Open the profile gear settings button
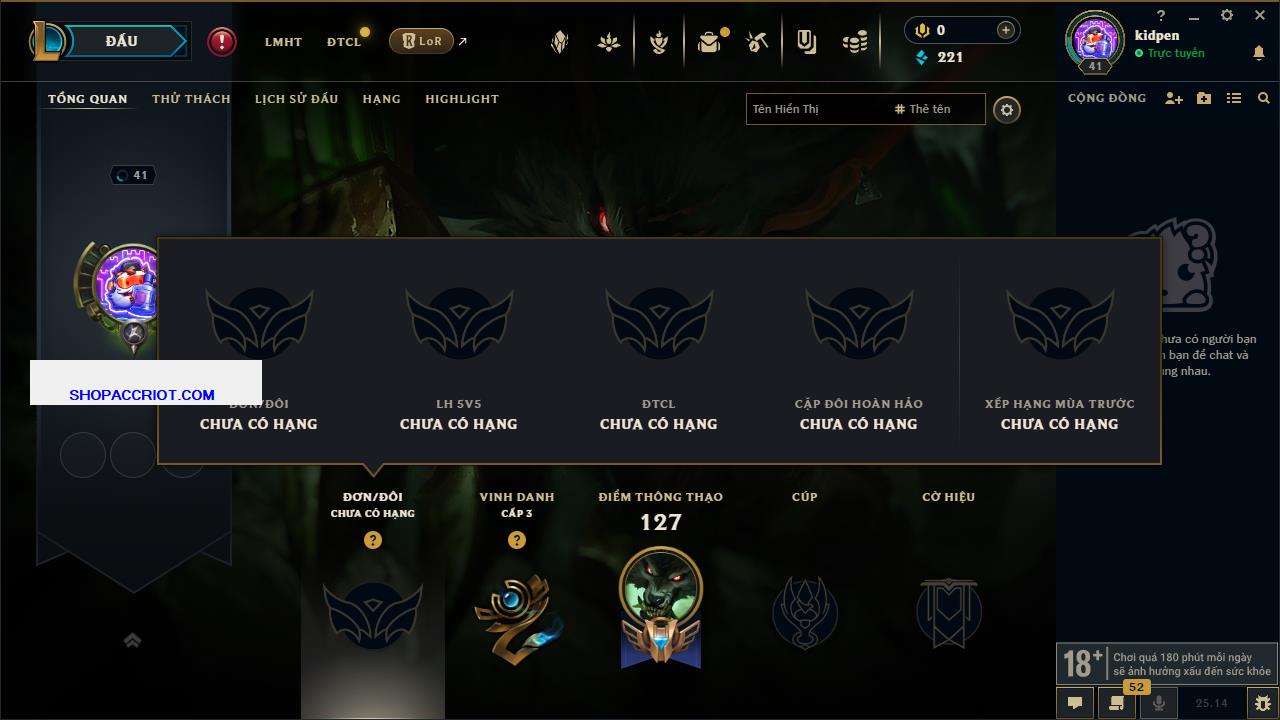This screenshot has height=720, width=1280. coord(1007,110)
